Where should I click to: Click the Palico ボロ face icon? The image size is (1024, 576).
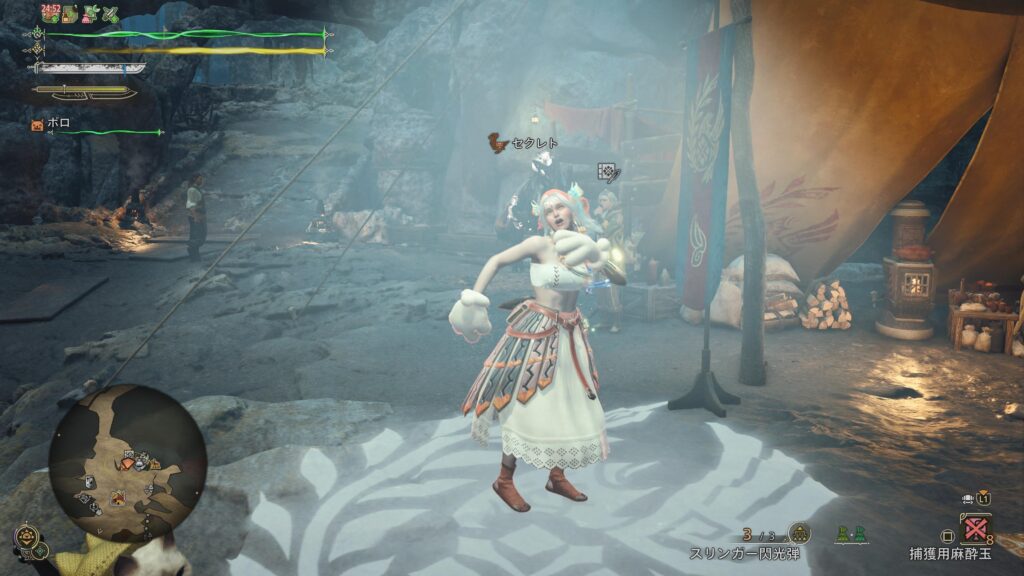(37, 125)
